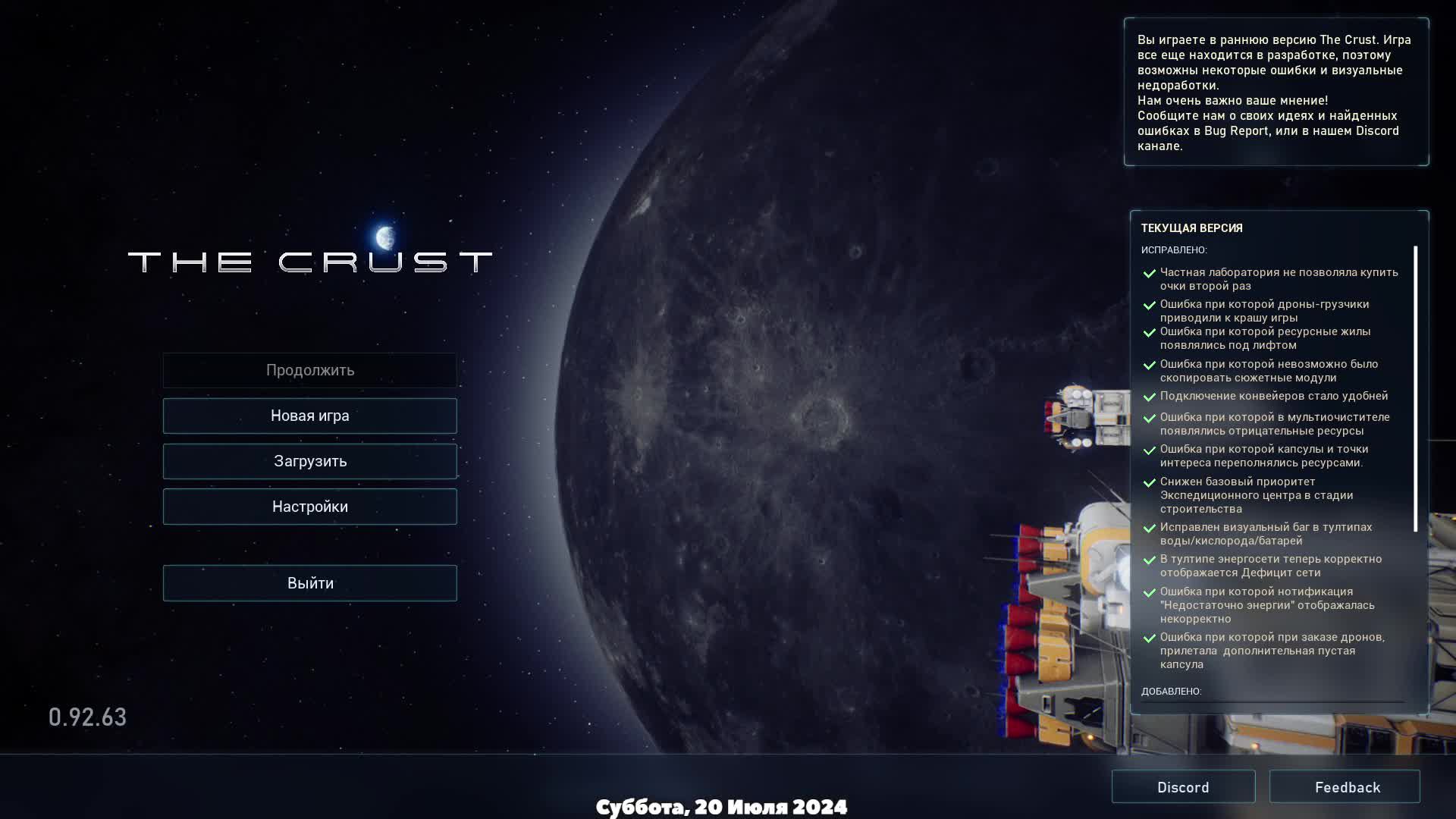The width and height of the screenshot is (1456, 819).
Task: Open the Загрузить load game menu
Action: [309, 461]
